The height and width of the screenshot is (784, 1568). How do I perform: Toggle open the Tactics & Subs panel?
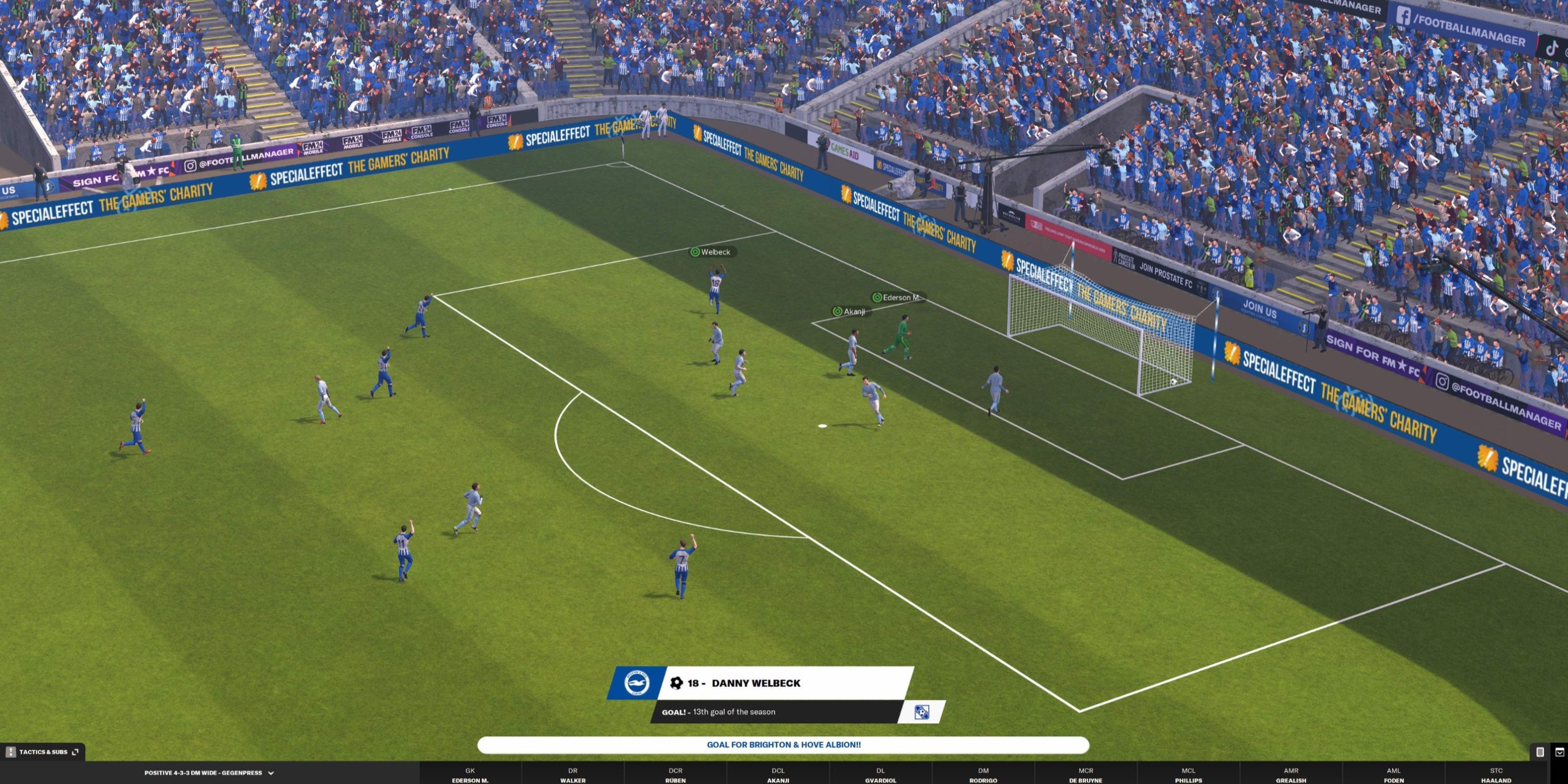coord(43,752)
